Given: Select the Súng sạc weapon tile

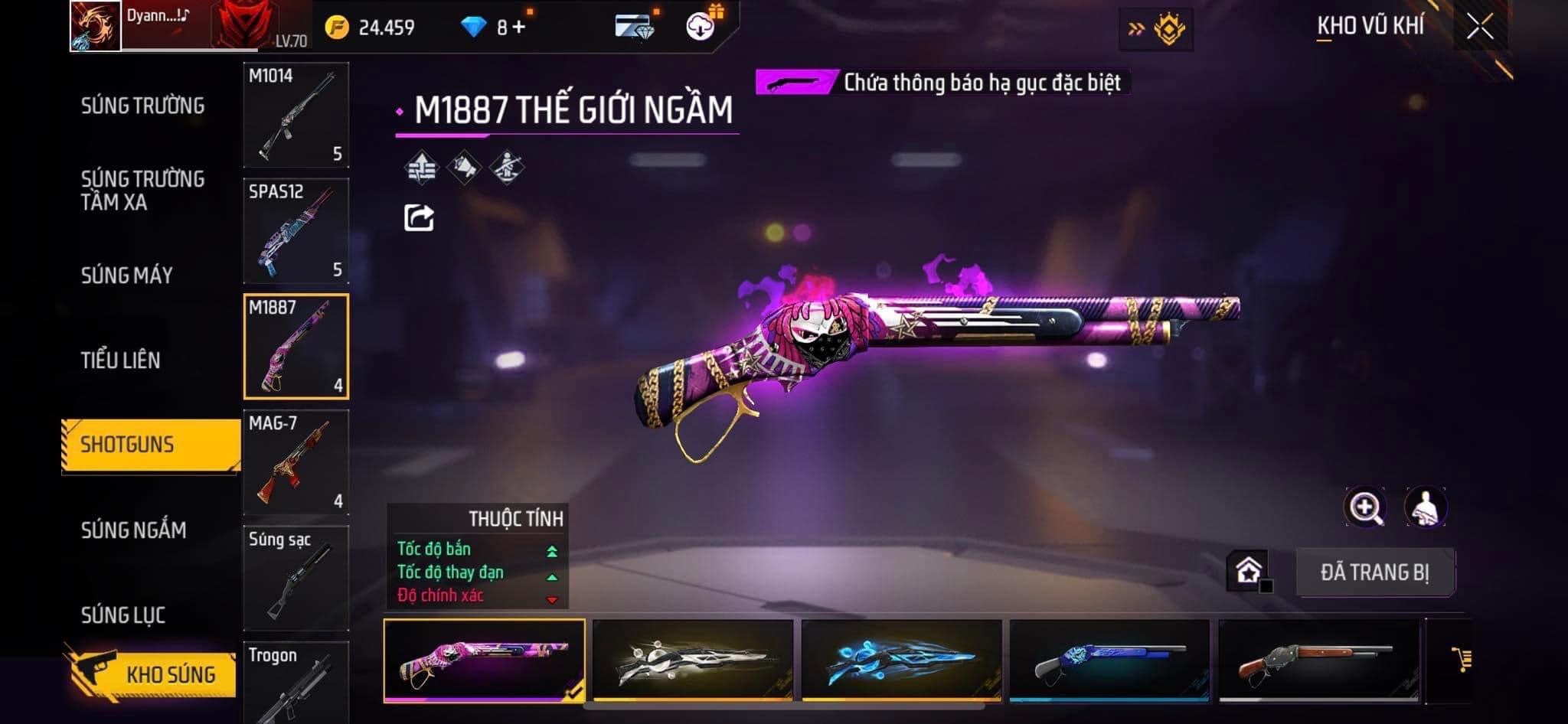Looking at the screenshot, I should (296, 578).
